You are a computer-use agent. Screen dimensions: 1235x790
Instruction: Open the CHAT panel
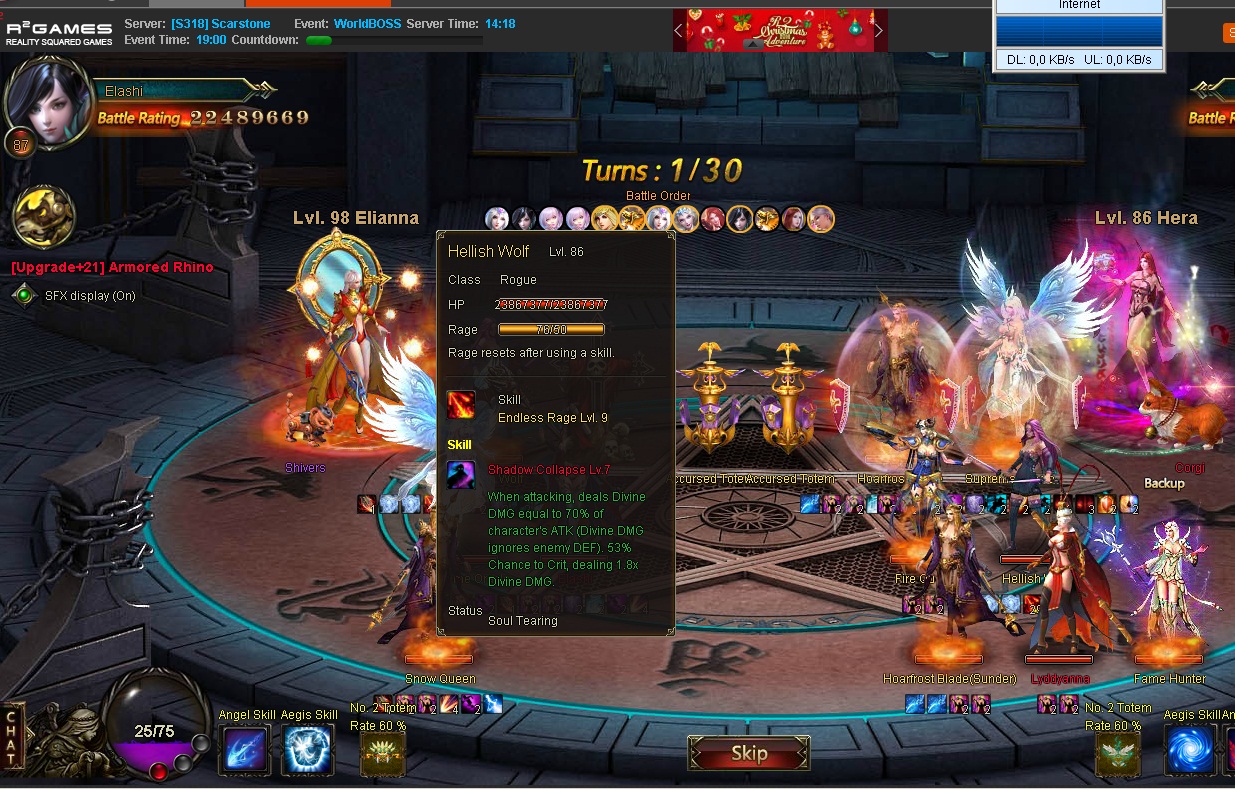coord(12,738)
